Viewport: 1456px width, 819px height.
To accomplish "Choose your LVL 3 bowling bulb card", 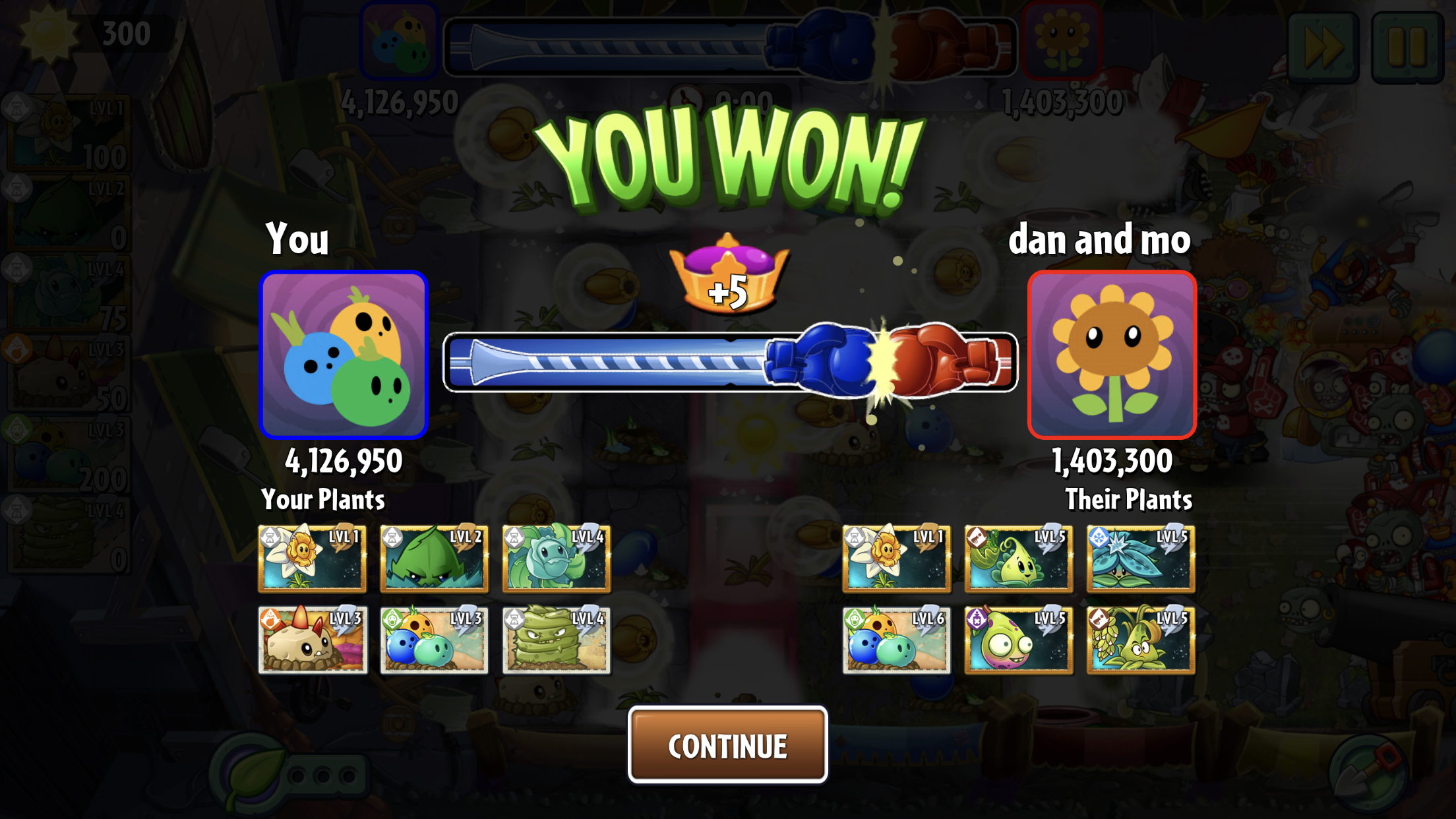I will [435, 640].
